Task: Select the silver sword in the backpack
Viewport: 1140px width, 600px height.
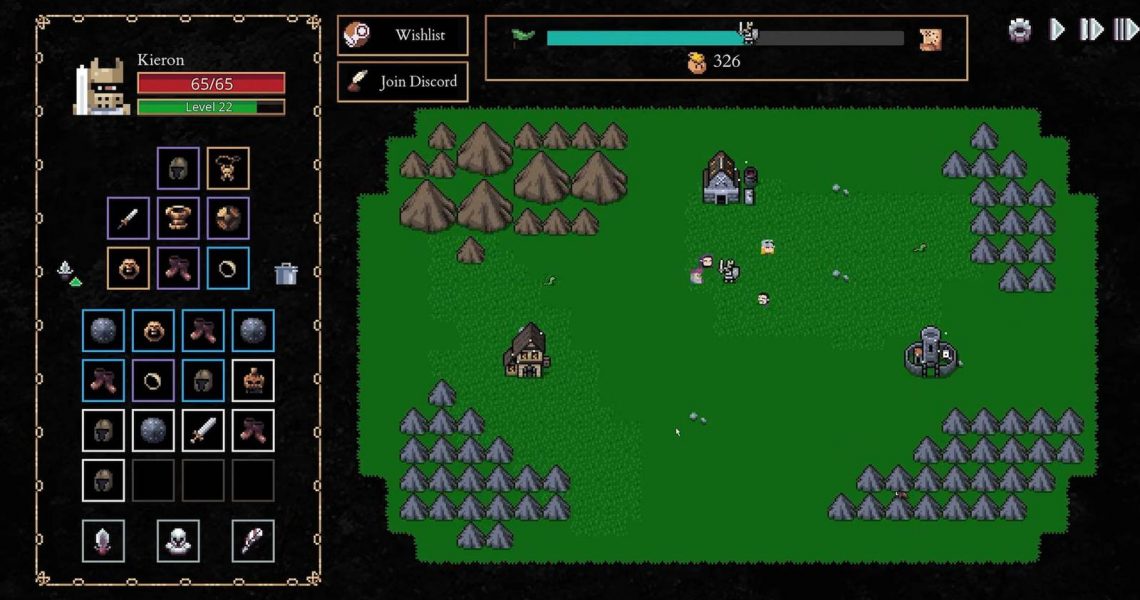Action: point(203,431)
